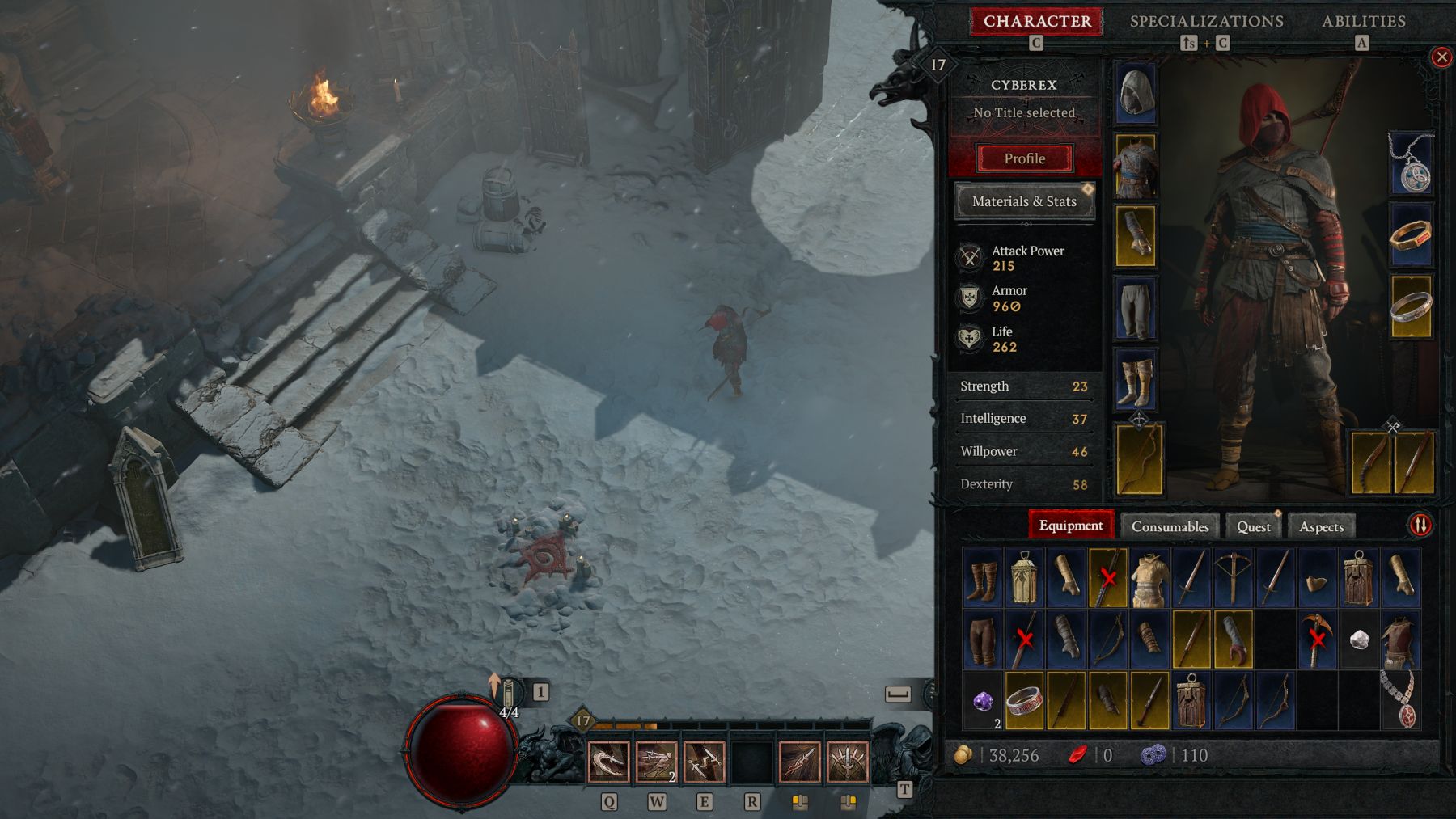The height and width of the screenshot is (819, 1456).
Task: Activate the Q skill on the hotbar
Action: coord(608,762)
